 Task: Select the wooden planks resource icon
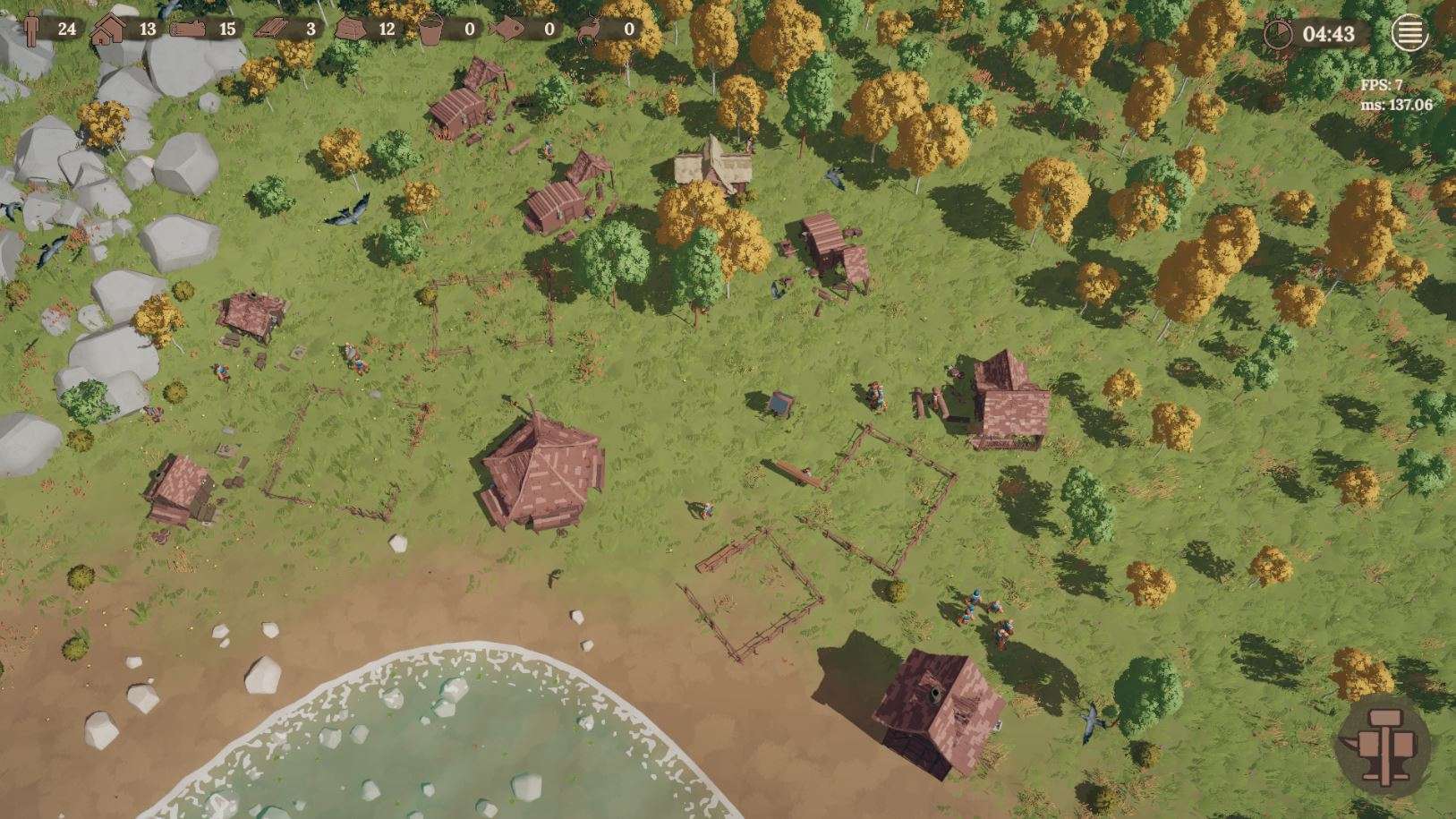tap(272, 29)
